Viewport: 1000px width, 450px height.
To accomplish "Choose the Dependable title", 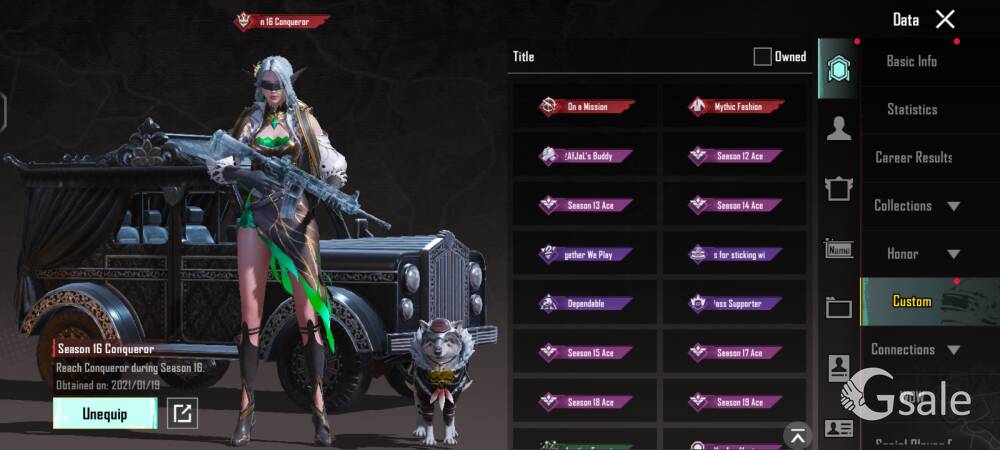I will point(585,303).
